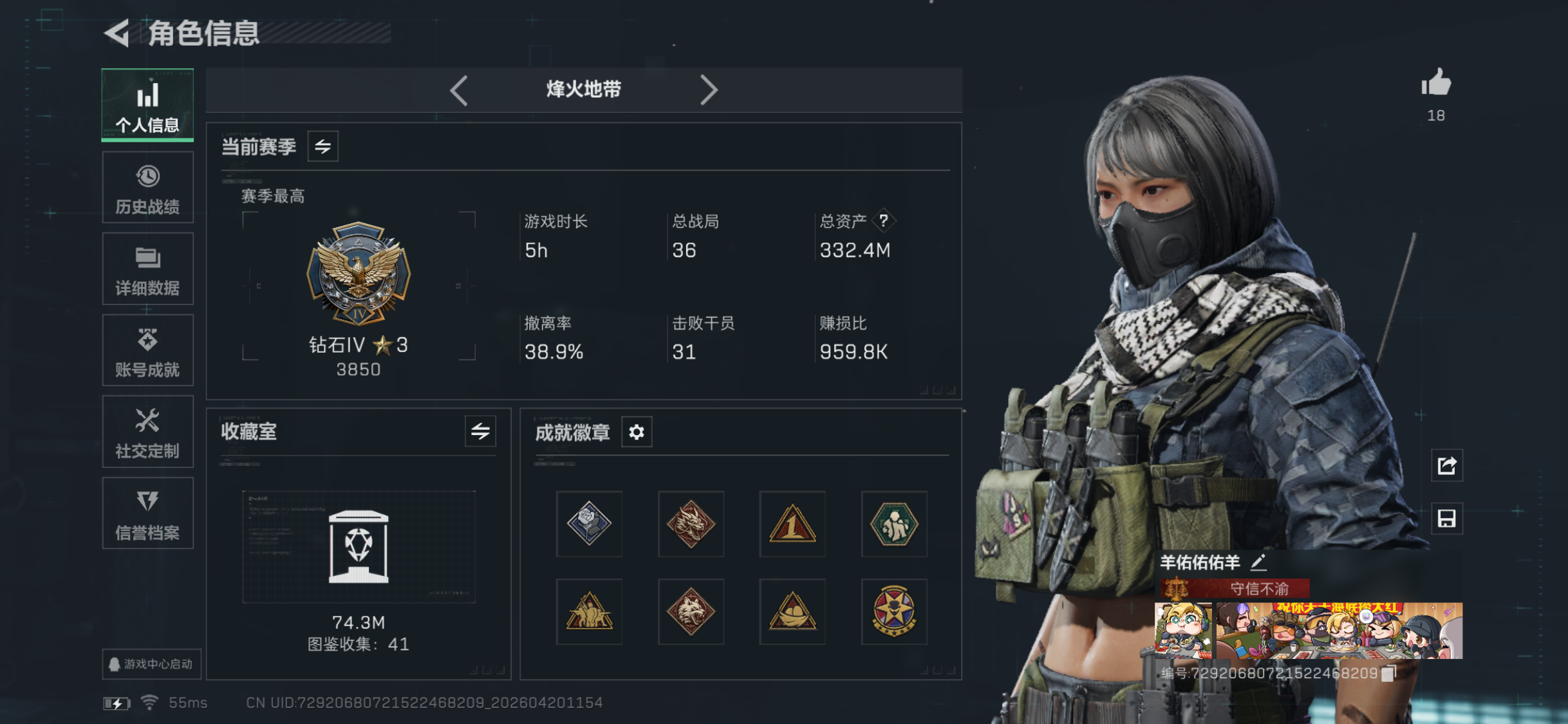Image resolution: width=1568 pixels, height=724 pixels.
Task: Open the 个人信息 tab
Action: (x=147, y=105)
